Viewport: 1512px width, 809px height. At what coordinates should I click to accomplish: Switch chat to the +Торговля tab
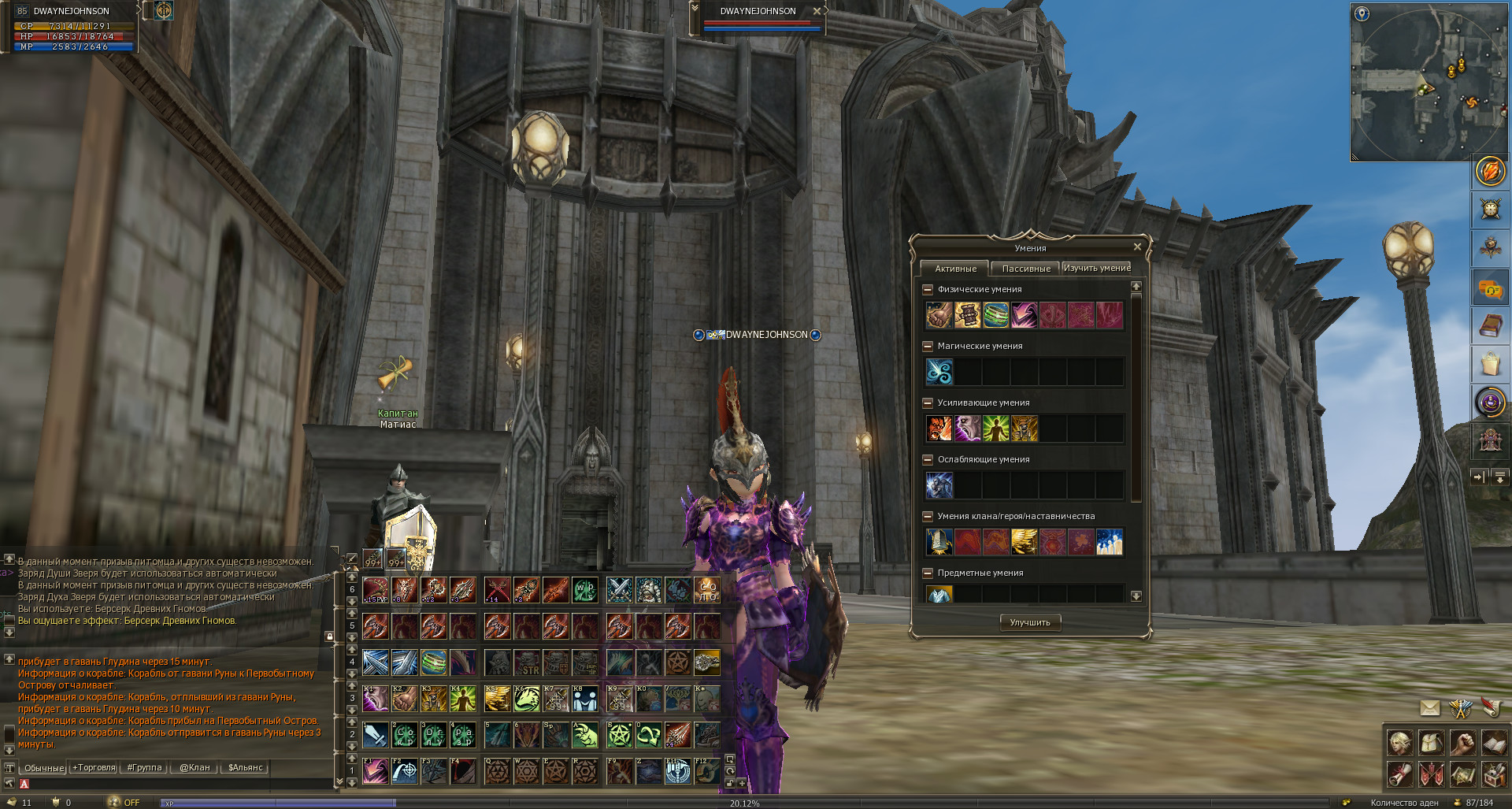point(94,768)
